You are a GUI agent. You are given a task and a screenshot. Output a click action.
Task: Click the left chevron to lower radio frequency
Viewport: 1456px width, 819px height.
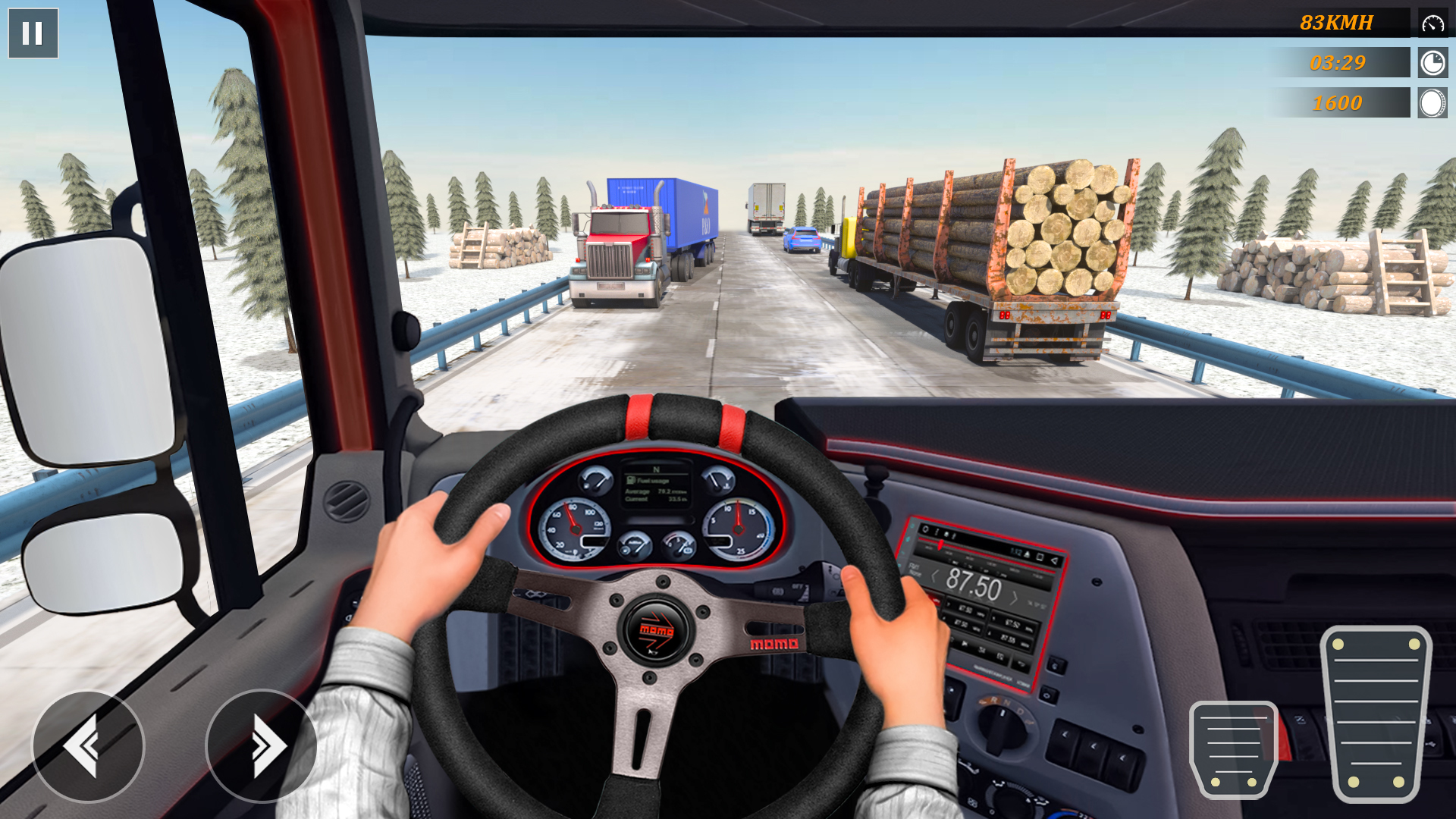tap(934, 576)
